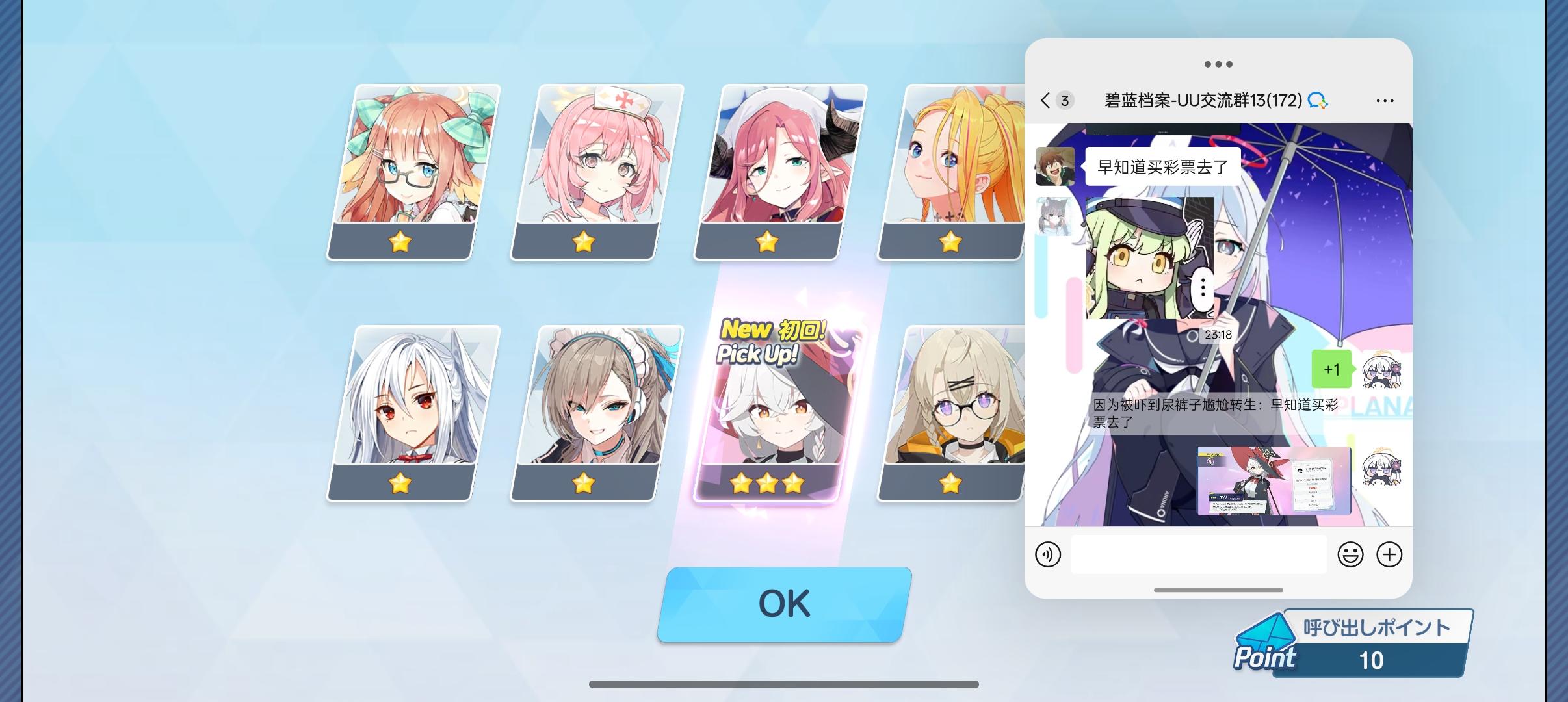This screenshot has width=1568, height=702.
Task: Click the chat message input field
Action: pyautogui.click(x=1198, y=554)
